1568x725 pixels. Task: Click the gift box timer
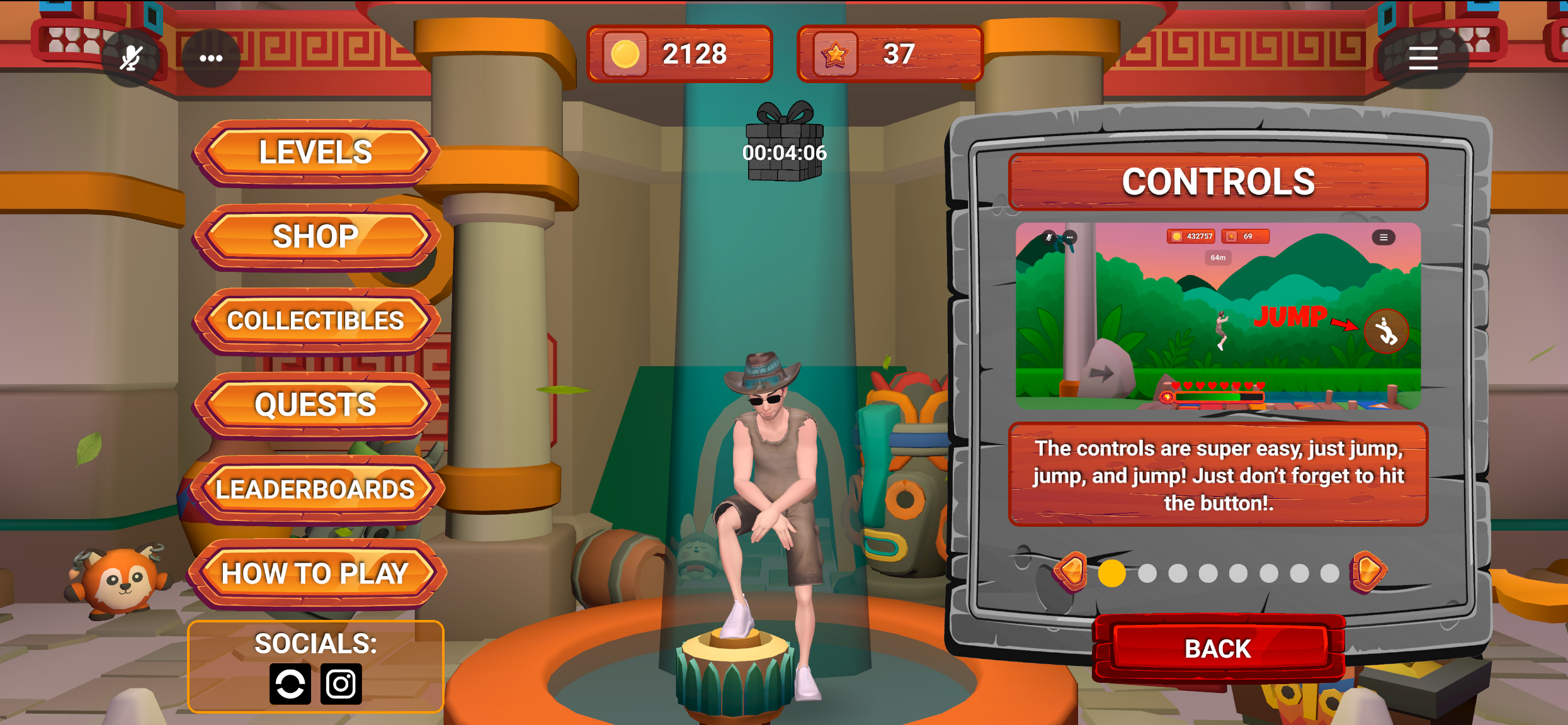click(x=784, y=142)
